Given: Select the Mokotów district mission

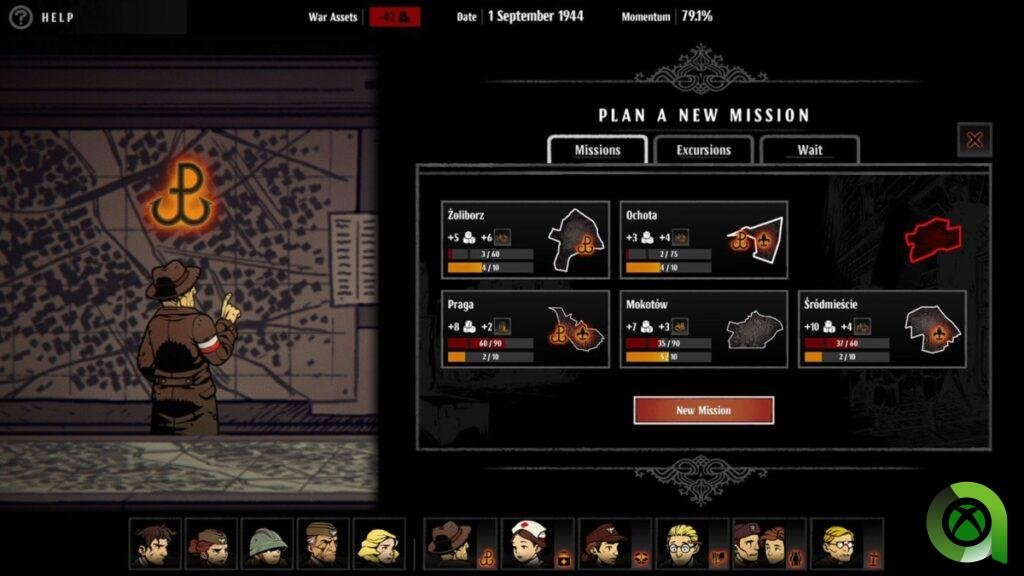Looking at the screenshot, I should pos(703,329).
